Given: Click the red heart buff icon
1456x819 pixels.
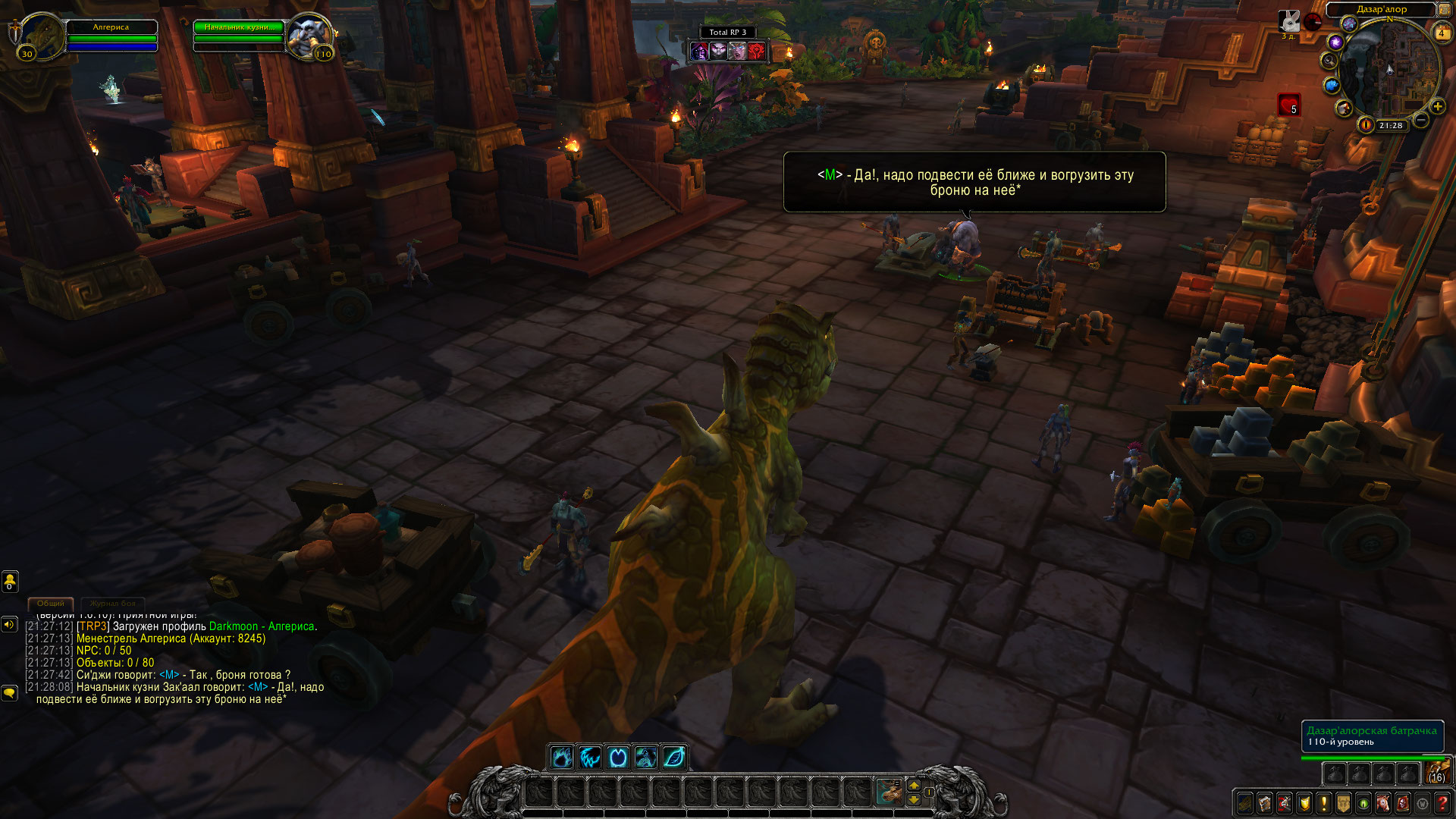Looking at the screenshot, I should click(x=1288, y=105).
